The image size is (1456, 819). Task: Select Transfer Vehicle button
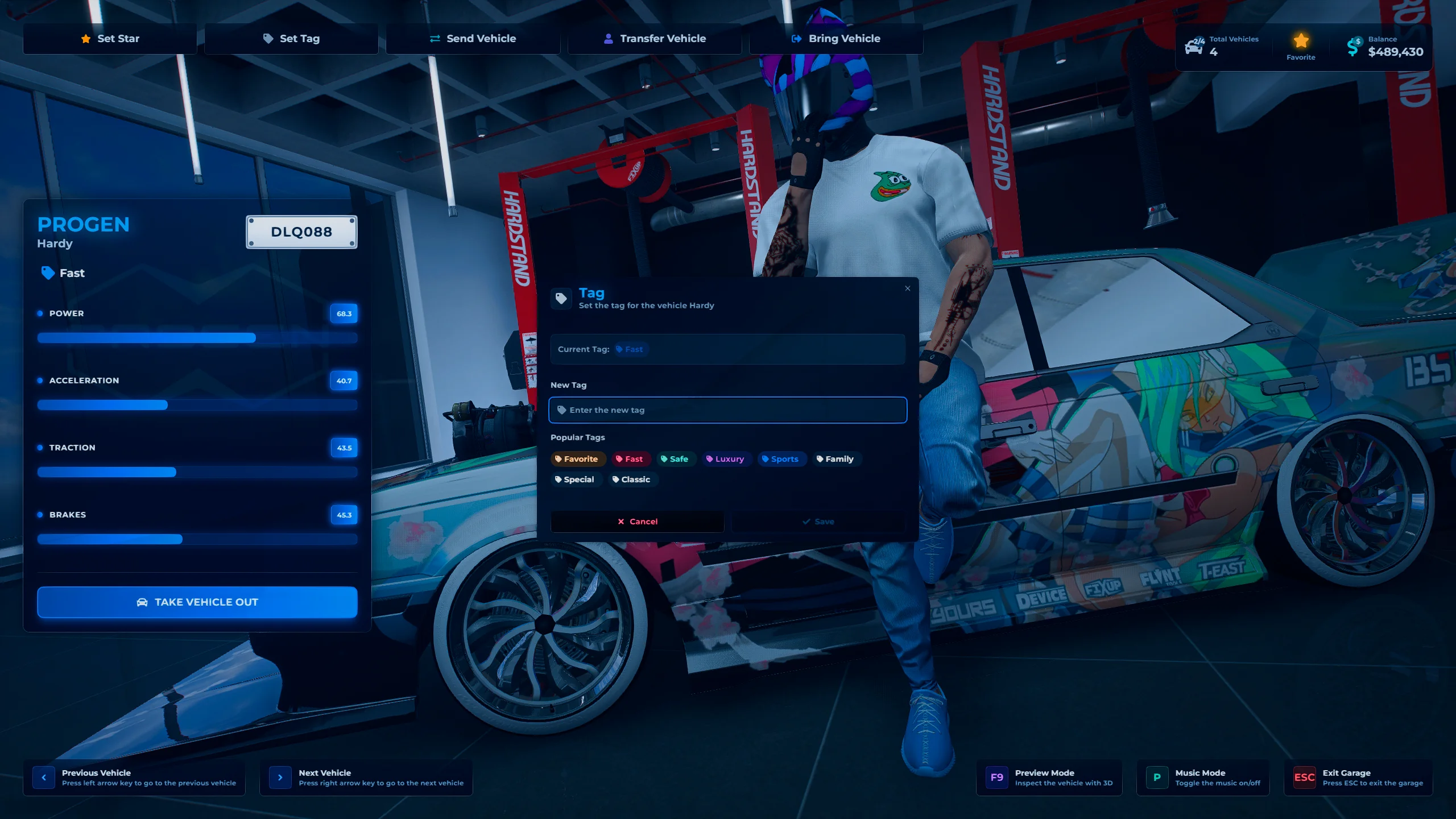click(655, 39)
